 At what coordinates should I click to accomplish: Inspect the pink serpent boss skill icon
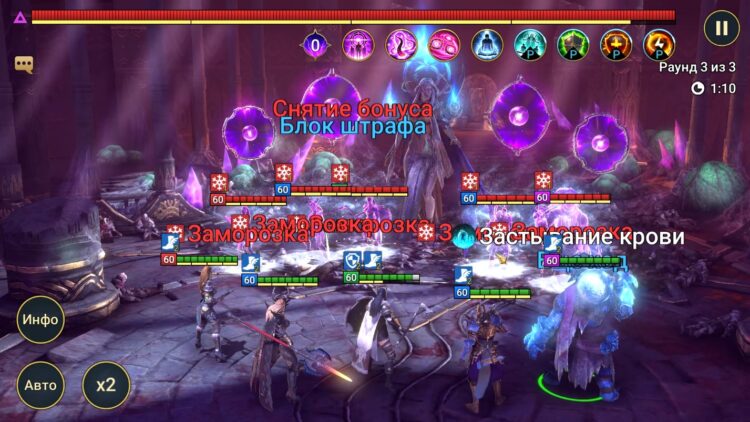401,45
